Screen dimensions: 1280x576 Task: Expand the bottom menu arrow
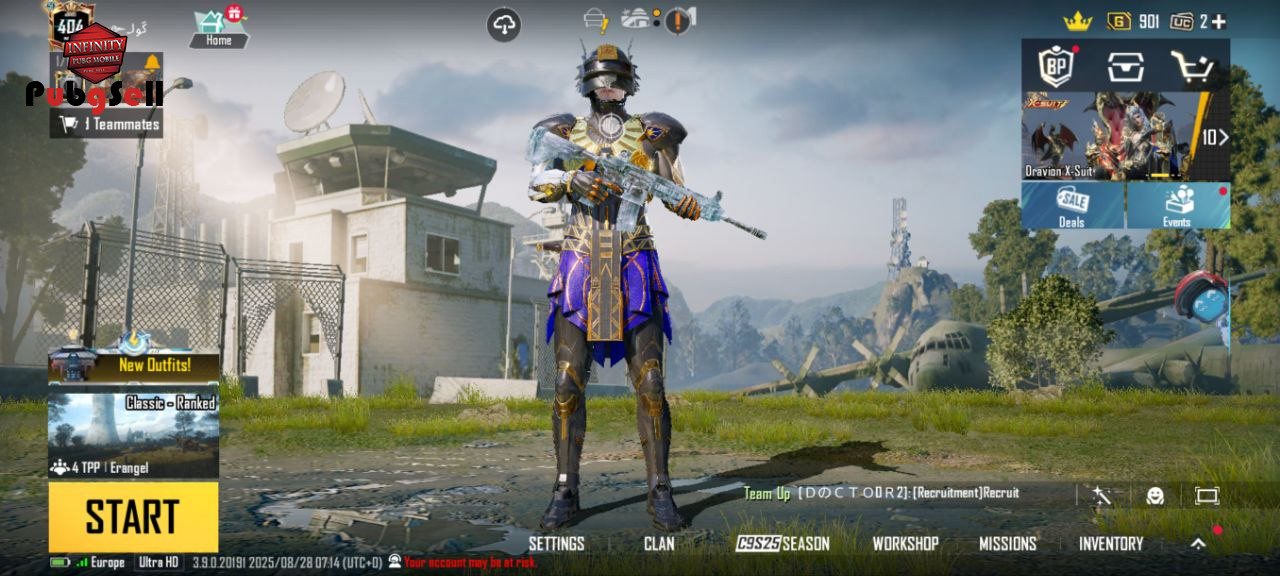pyautogui.click(x=1198, y=543)
